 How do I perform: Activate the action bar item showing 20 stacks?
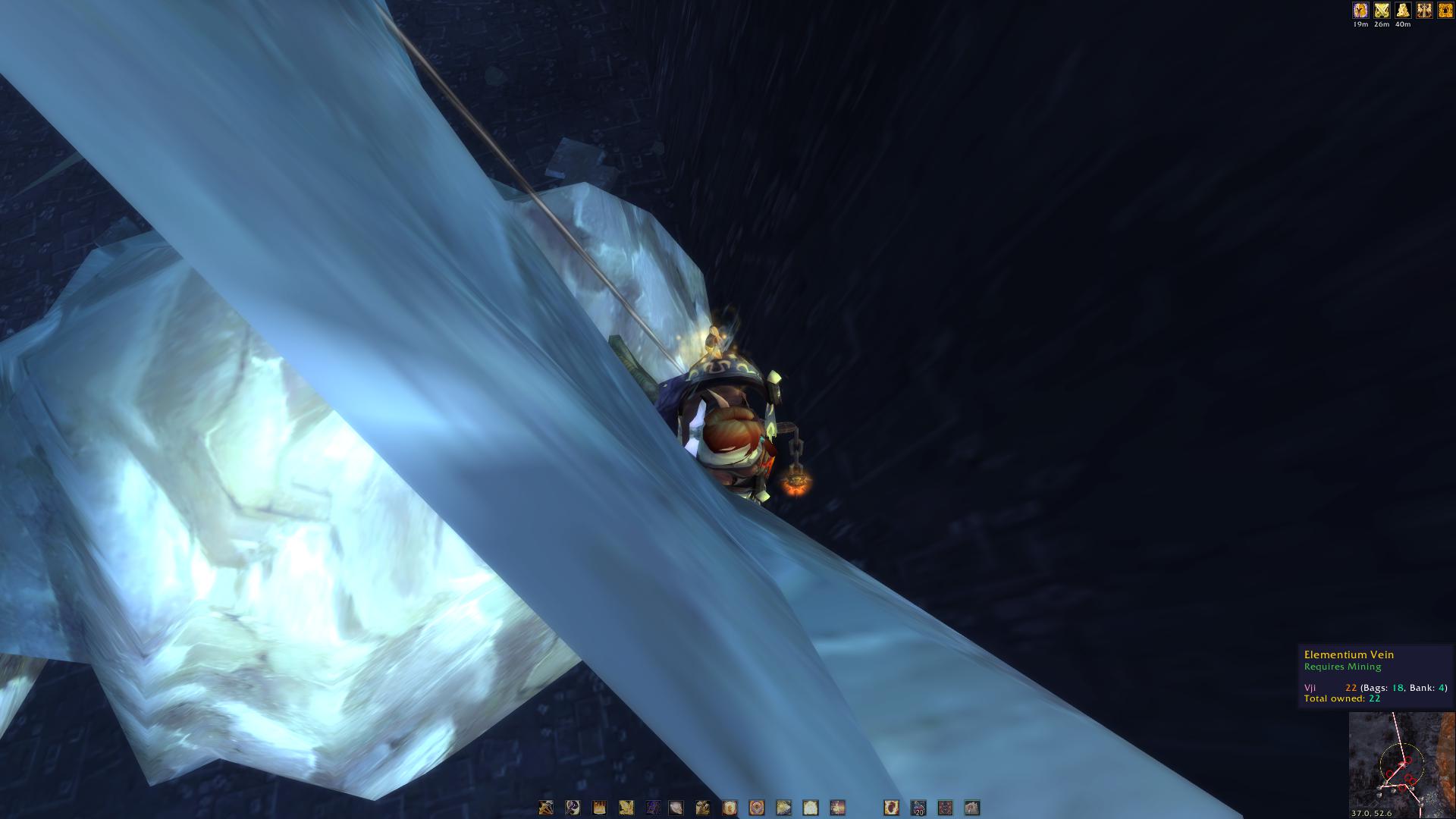[918, 808]
